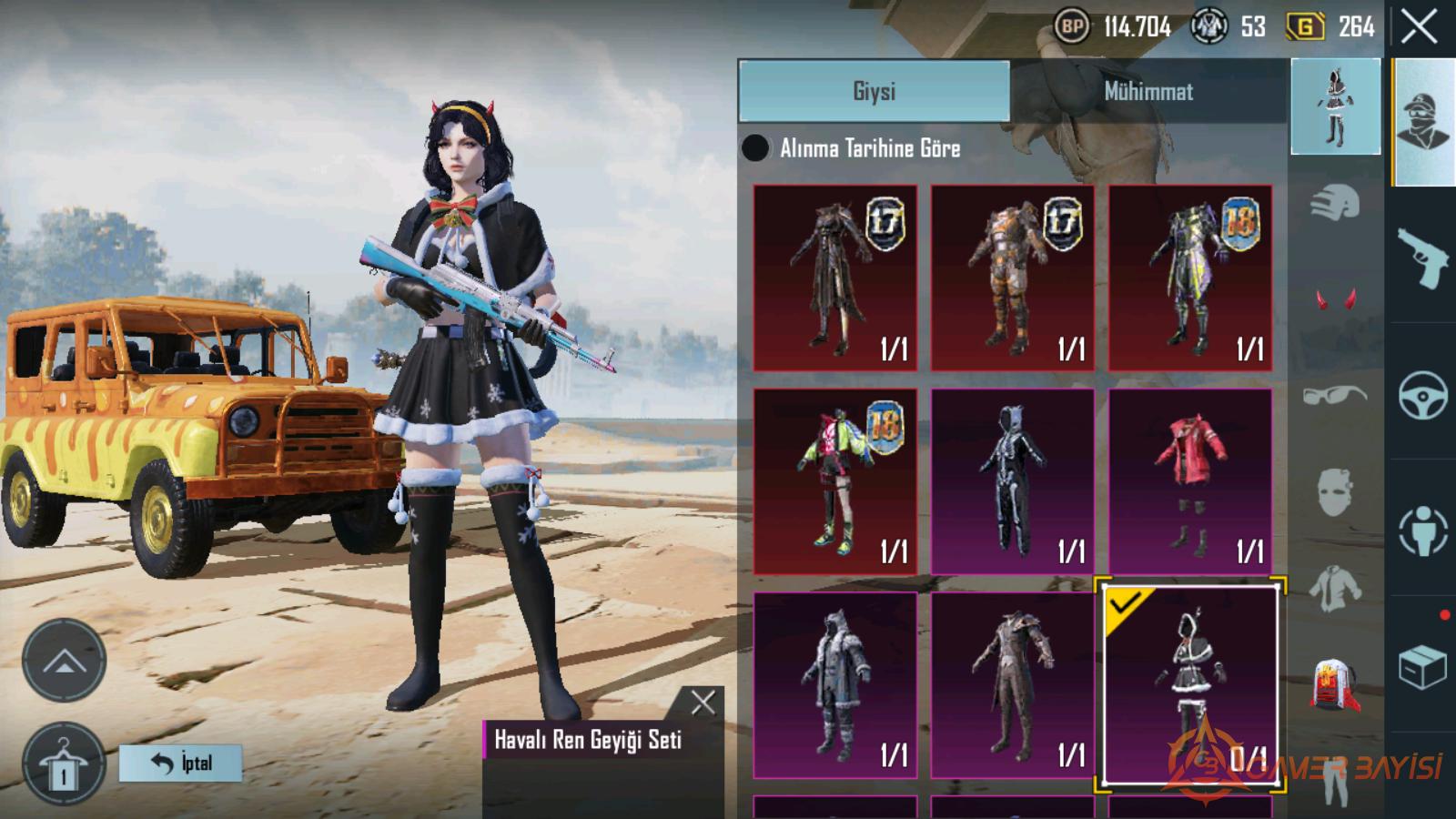
Task: Click the İptal button
Action: (x=180, y=763)
